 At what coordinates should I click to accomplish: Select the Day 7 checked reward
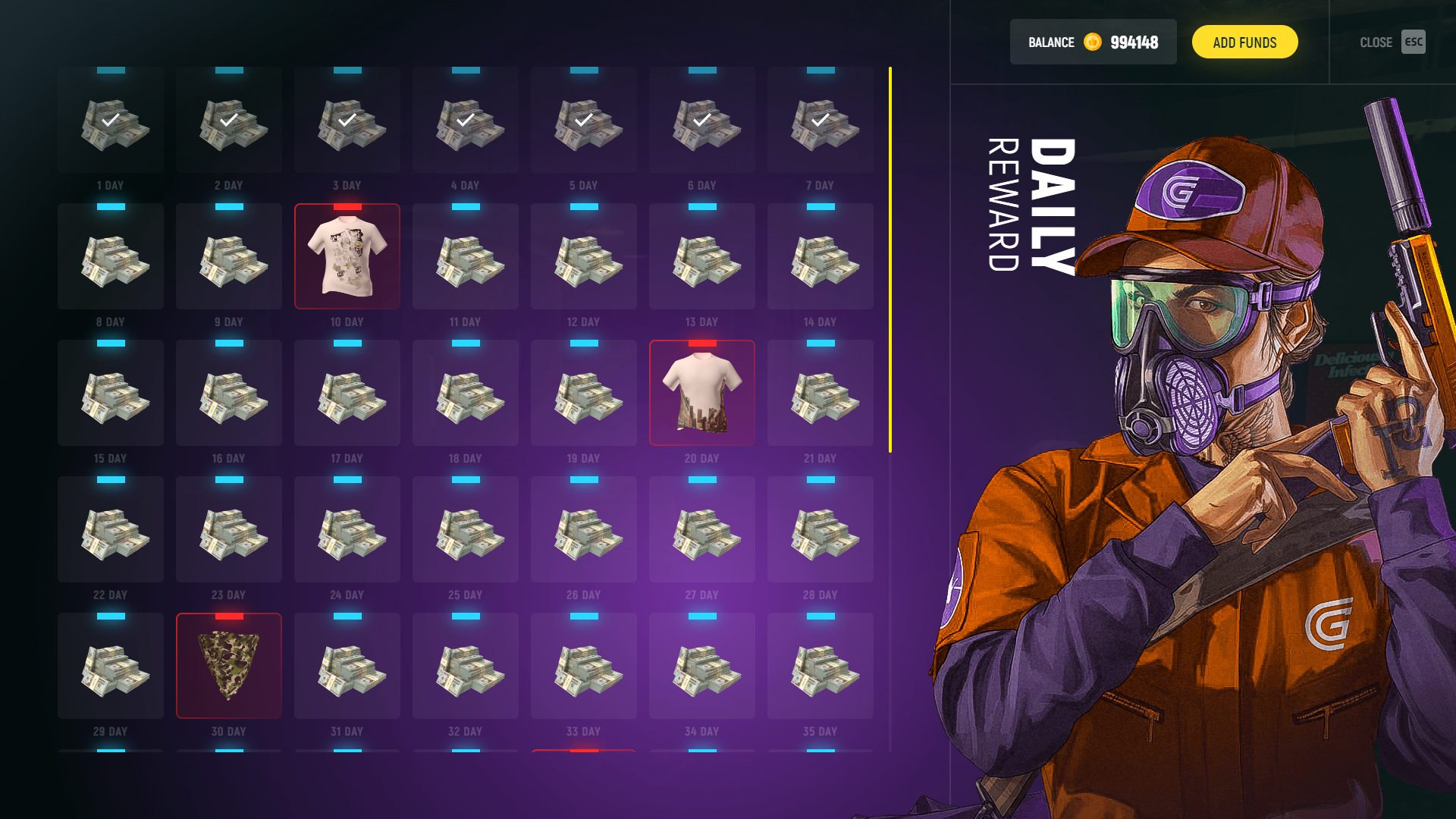point(820,120)
